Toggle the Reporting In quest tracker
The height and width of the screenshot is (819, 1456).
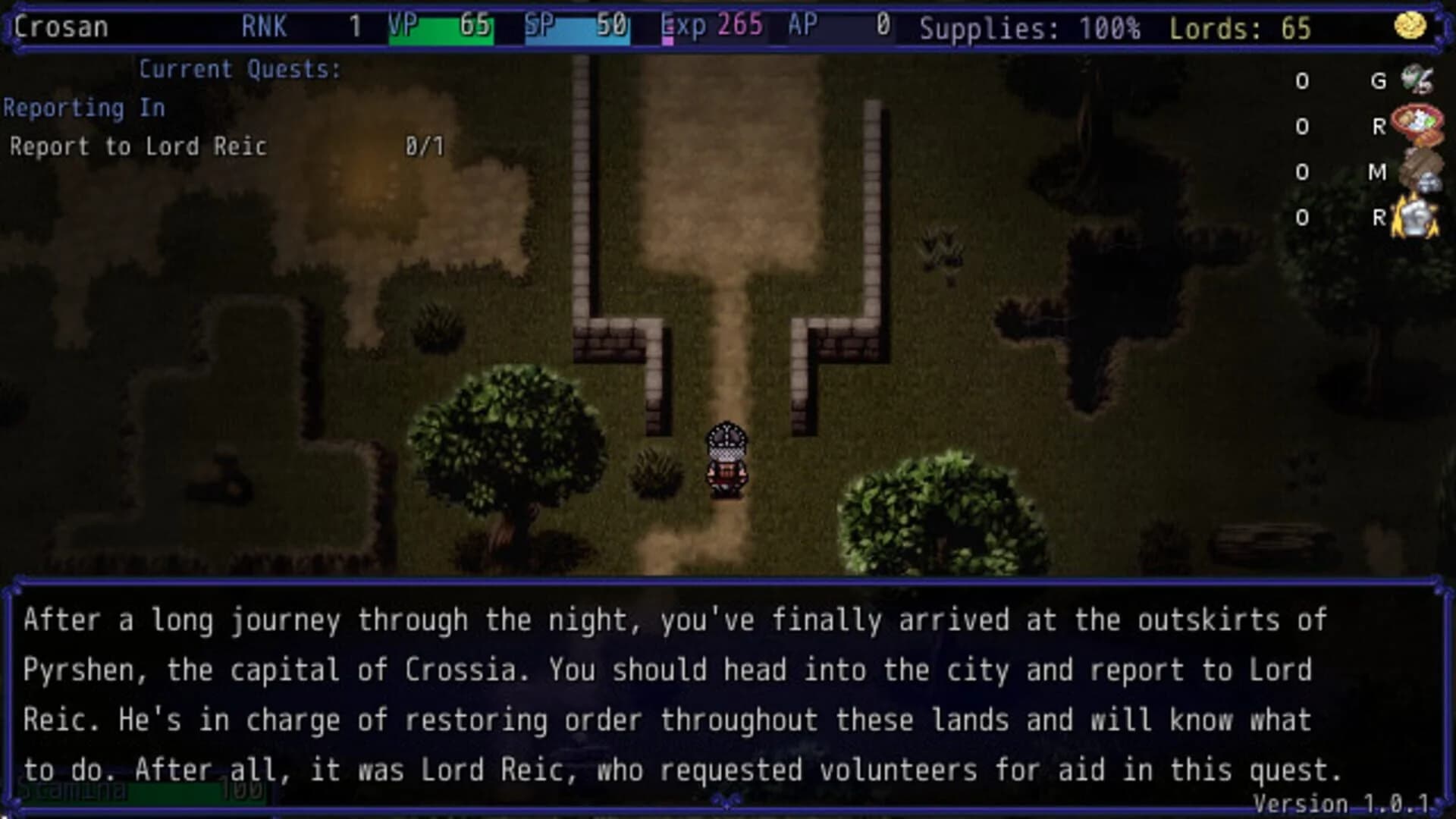(x=85, y=108)
